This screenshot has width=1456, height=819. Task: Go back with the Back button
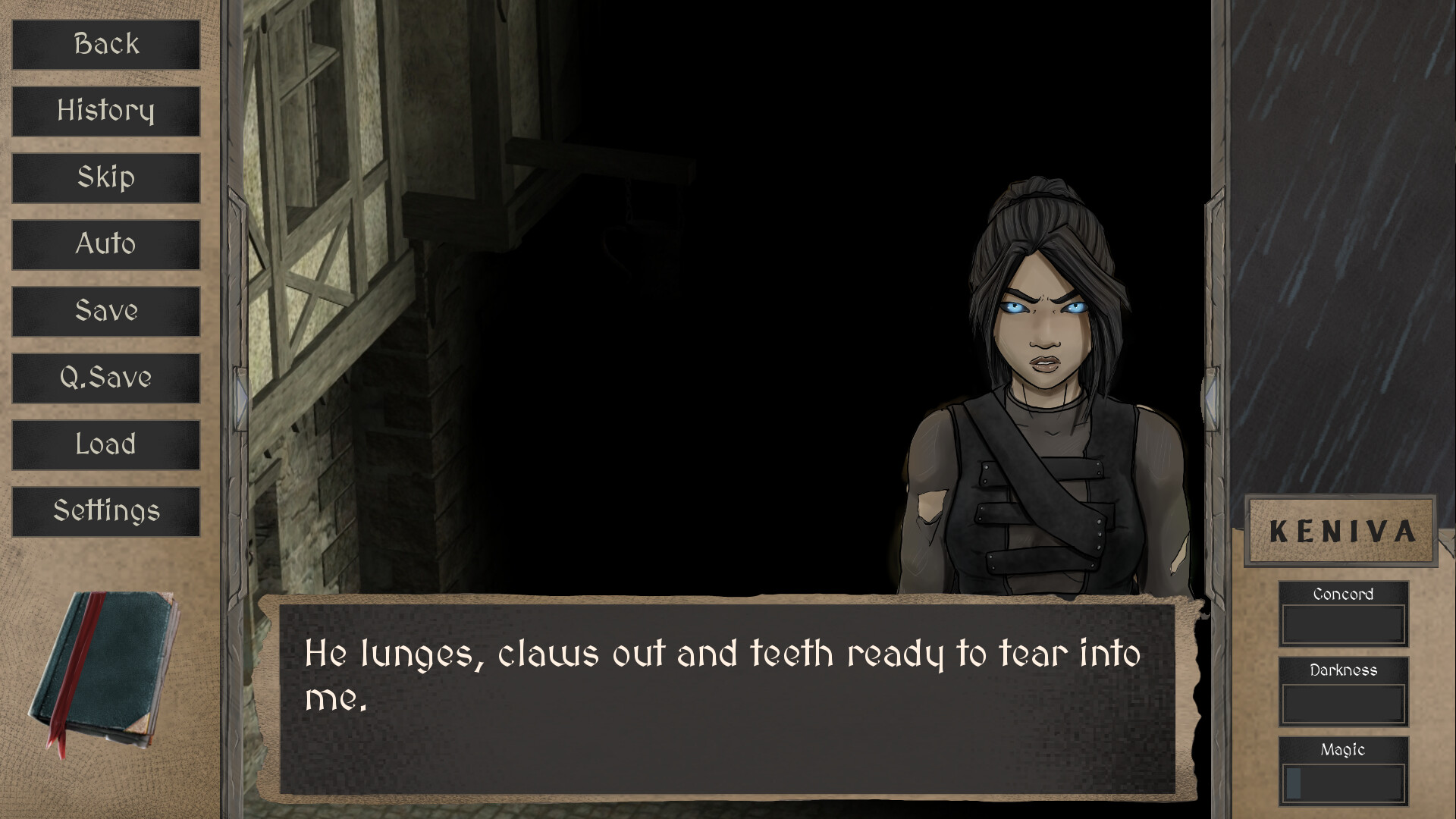pos(106,44)
